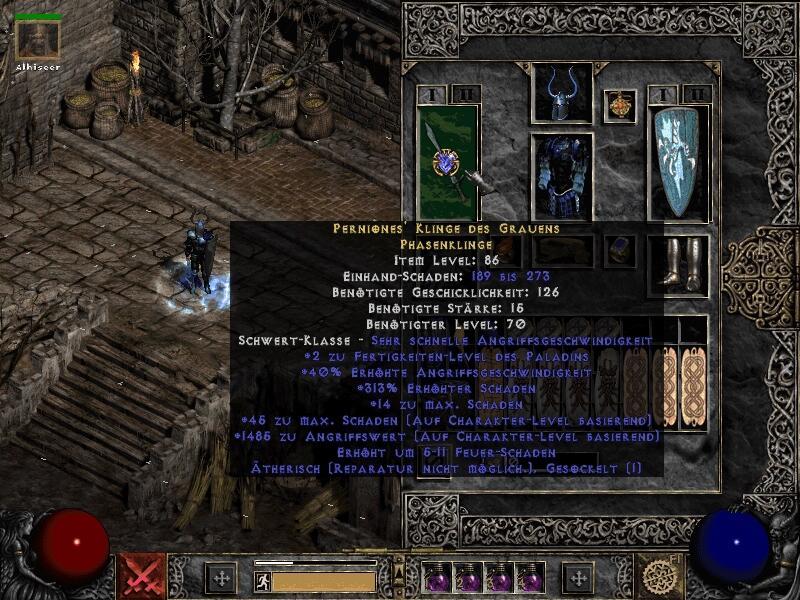Click the Alhiseer mercenary portrait
Image resolution: width=800 pixels, height=600 pixels.
point(38,40)
